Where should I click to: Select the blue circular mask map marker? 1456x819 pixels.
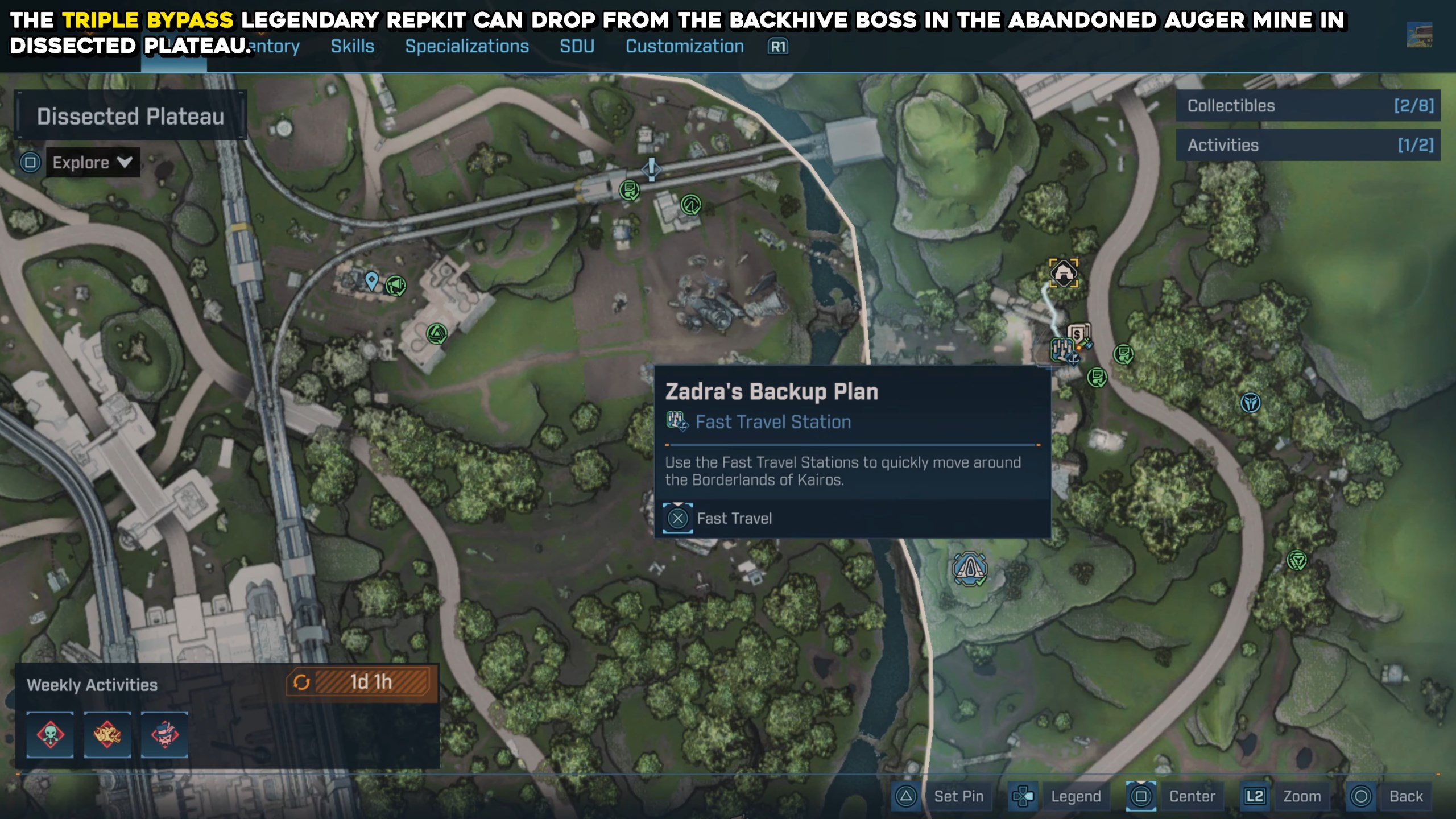(x=1250, y=403)
